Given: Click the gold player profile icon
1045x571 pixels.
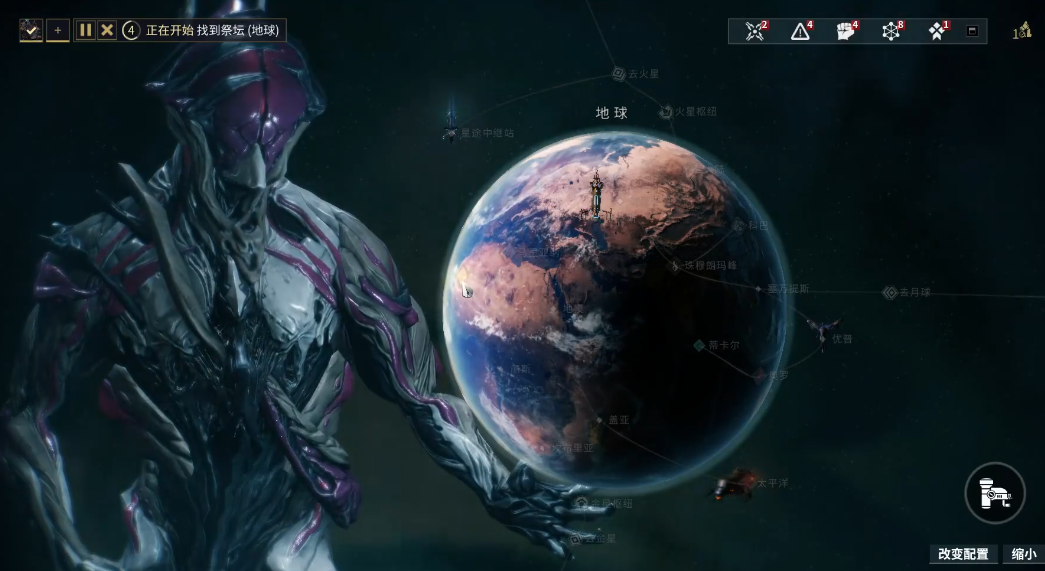Looking at the screenshot, I should pyautogui.click(x=1021, y=31).
